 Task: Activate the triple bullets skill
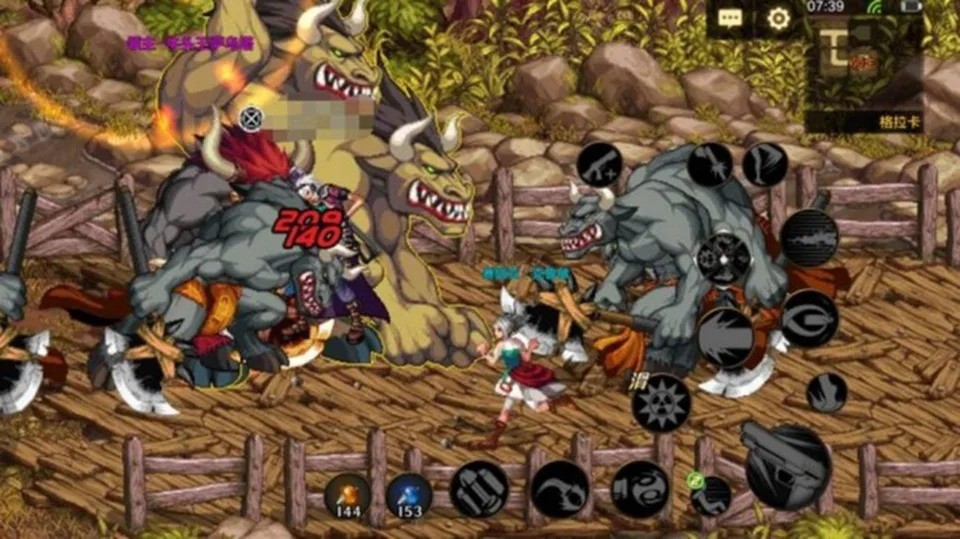click(479, 489)
